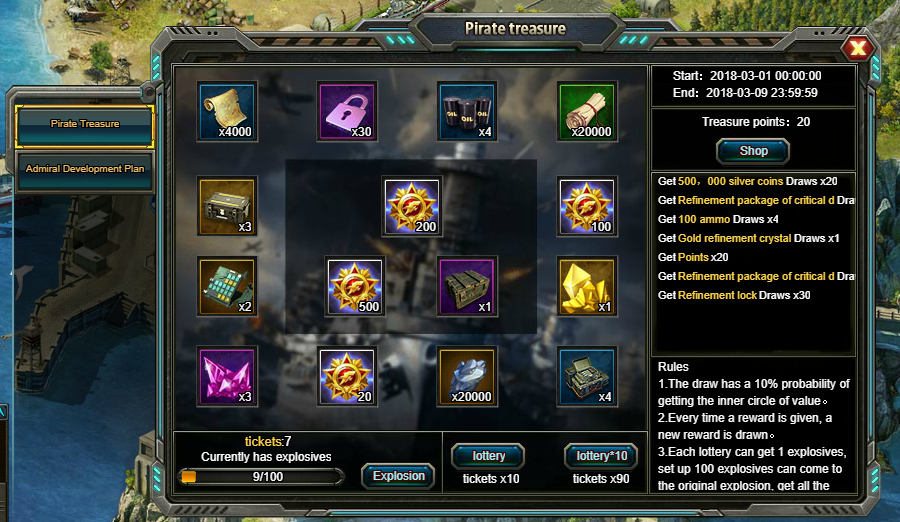Select the pink padlock x30 reward
Viewport: 900px width, 522px height.
pos(347,111)
